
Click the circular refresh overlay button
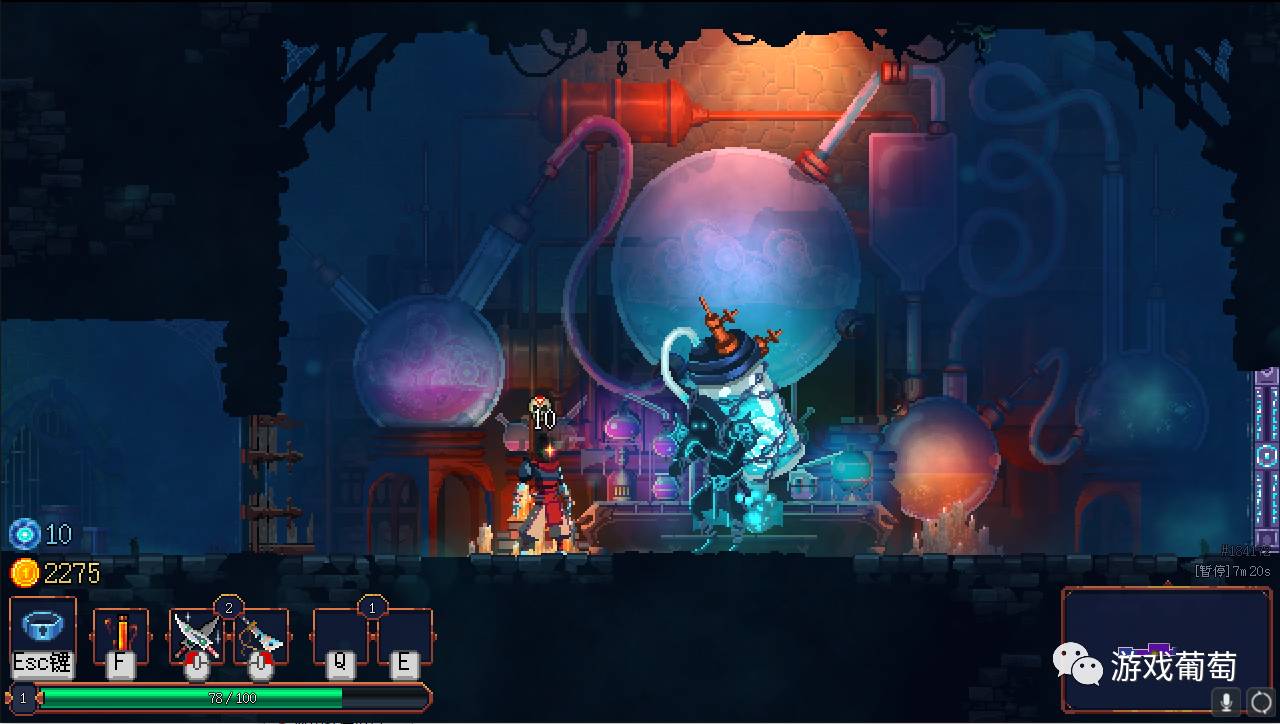coord(1261,701)
